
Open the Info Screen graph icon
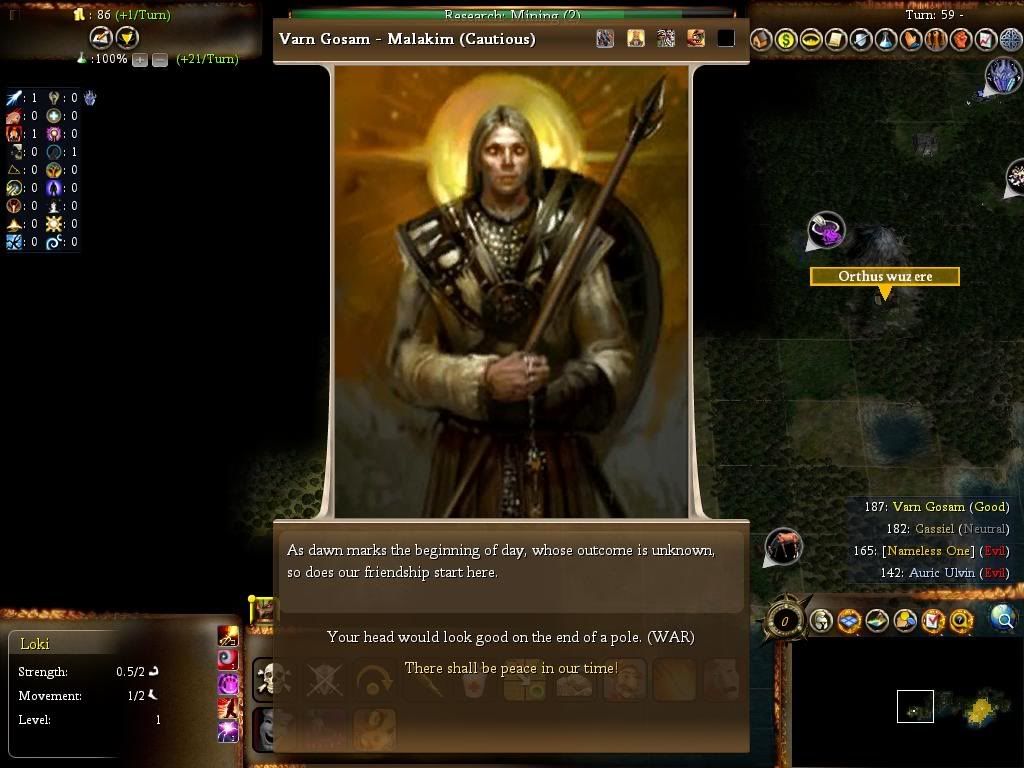point(986,40)
